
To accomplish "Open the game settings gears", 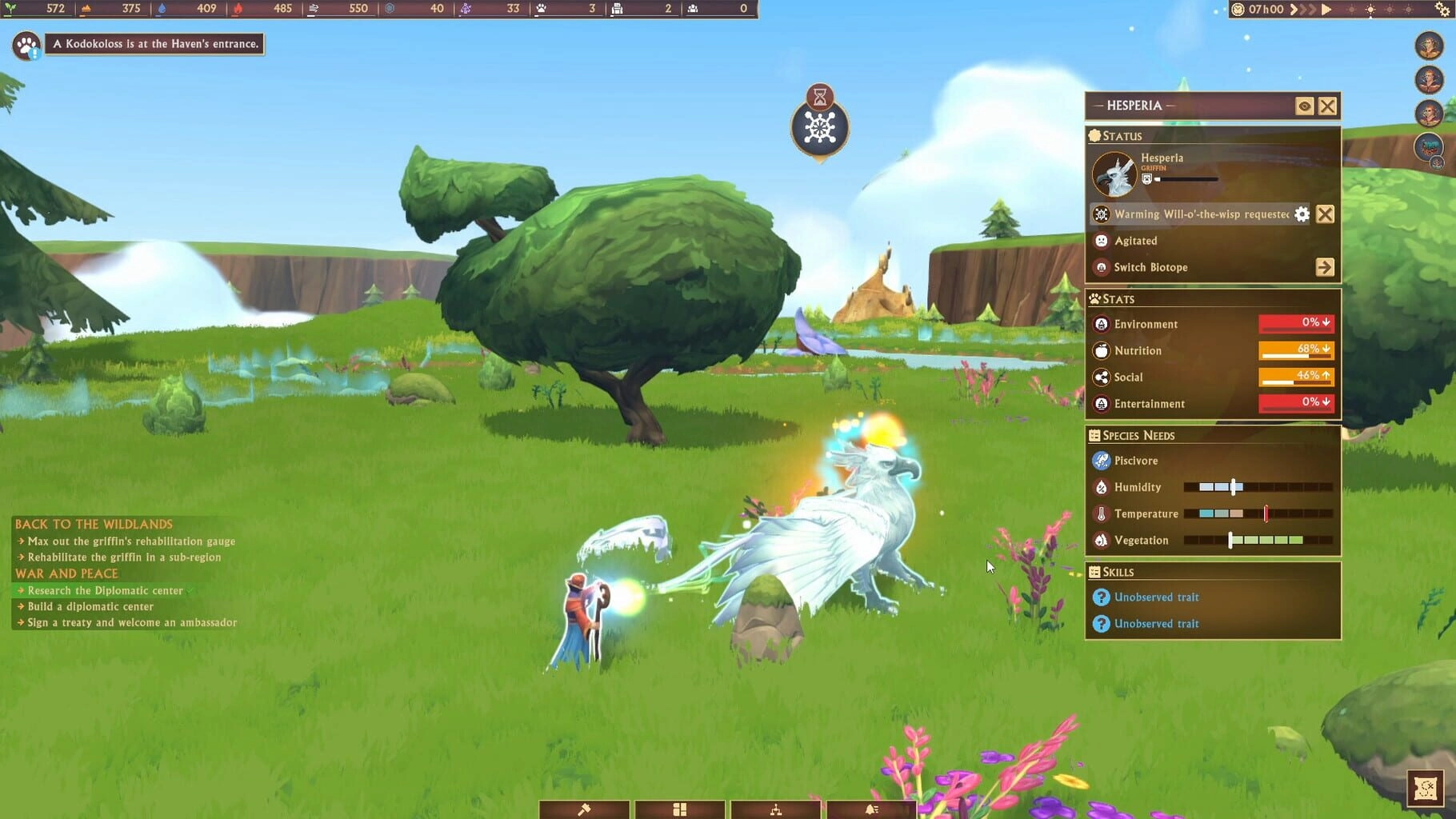I will pos(1442,10).
